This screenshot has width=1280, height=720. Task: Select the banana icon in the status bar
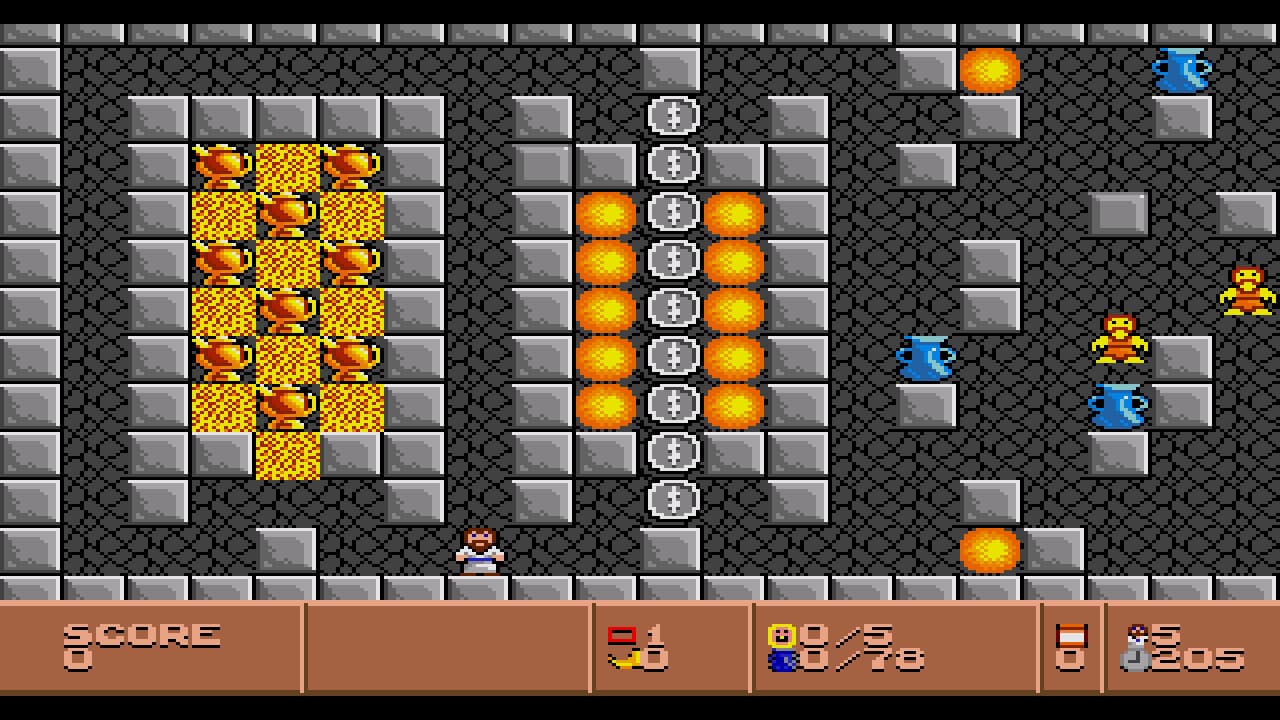623,660
